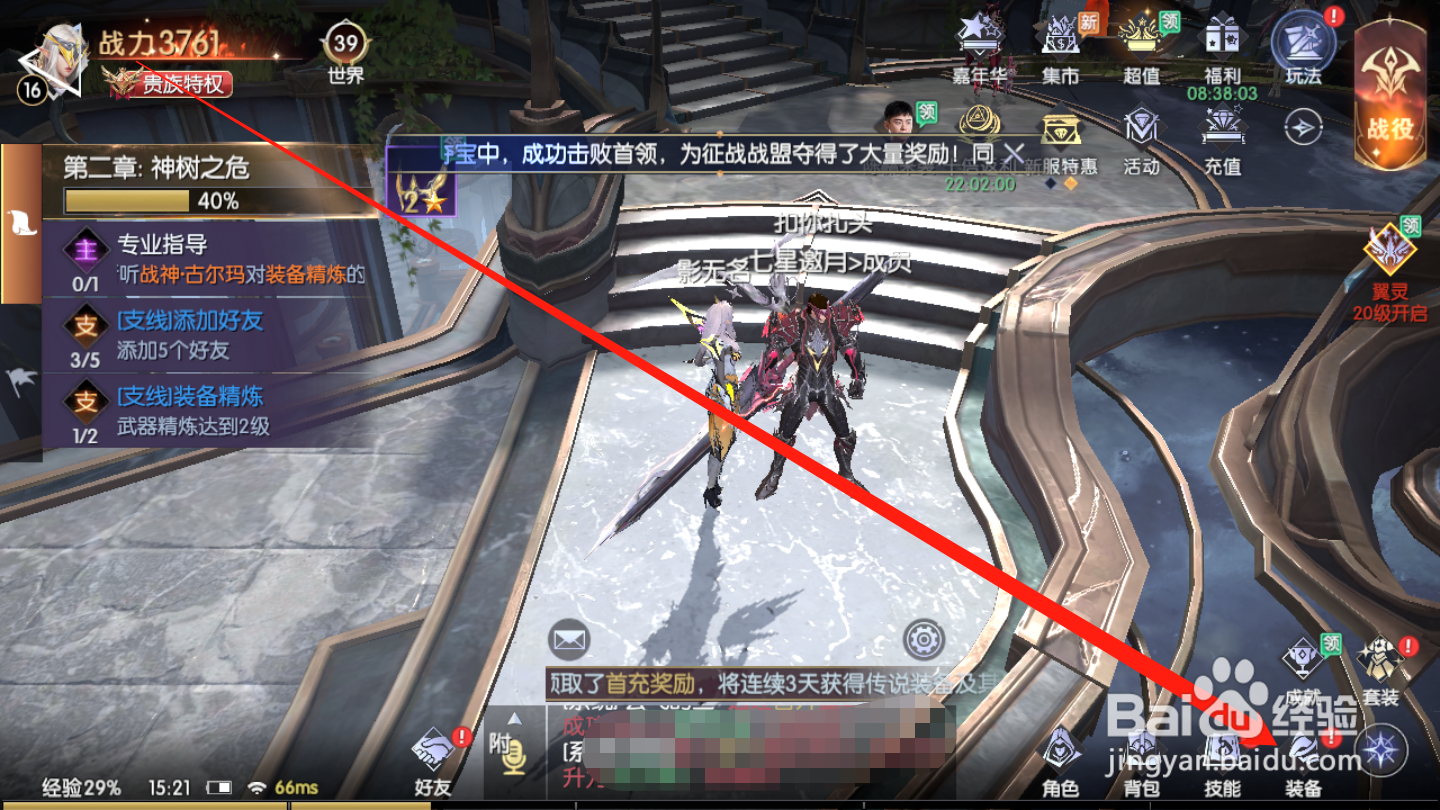Open the settings gear icon

[921, 641]
